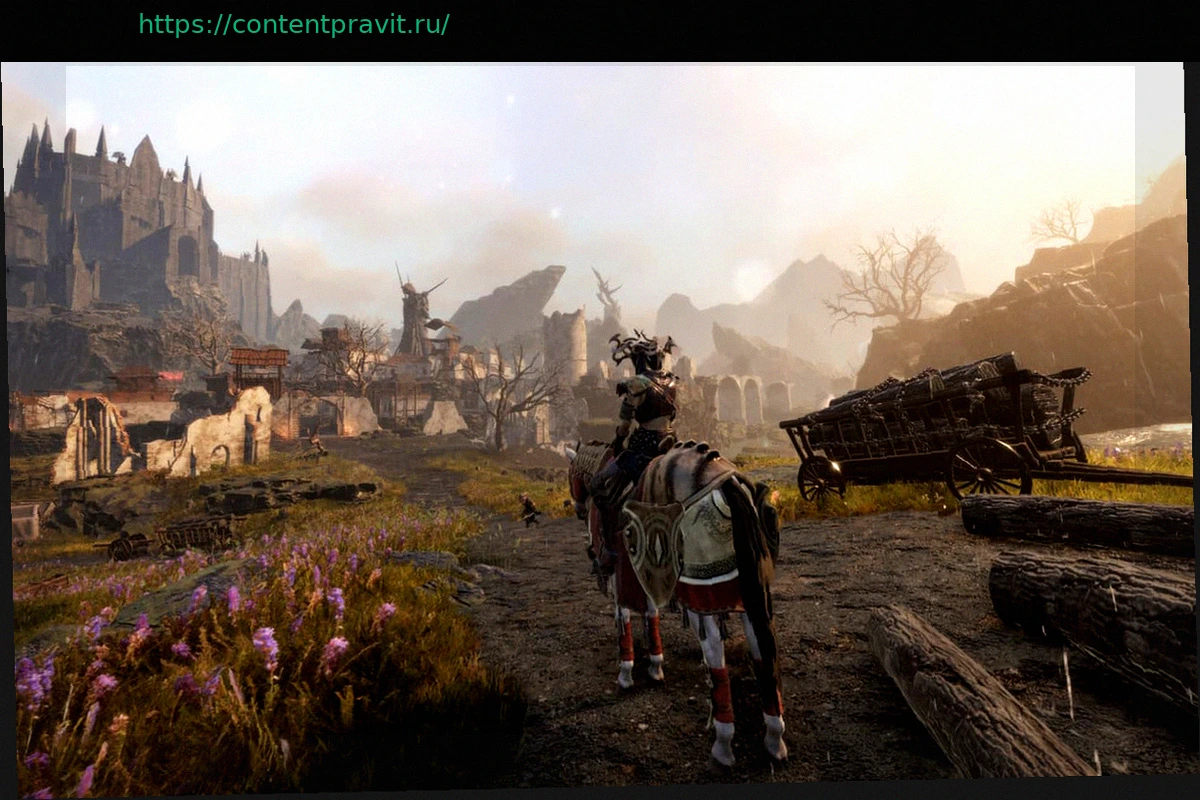
Task: Open the contentpravit.ru link
Action: point(294,25)
